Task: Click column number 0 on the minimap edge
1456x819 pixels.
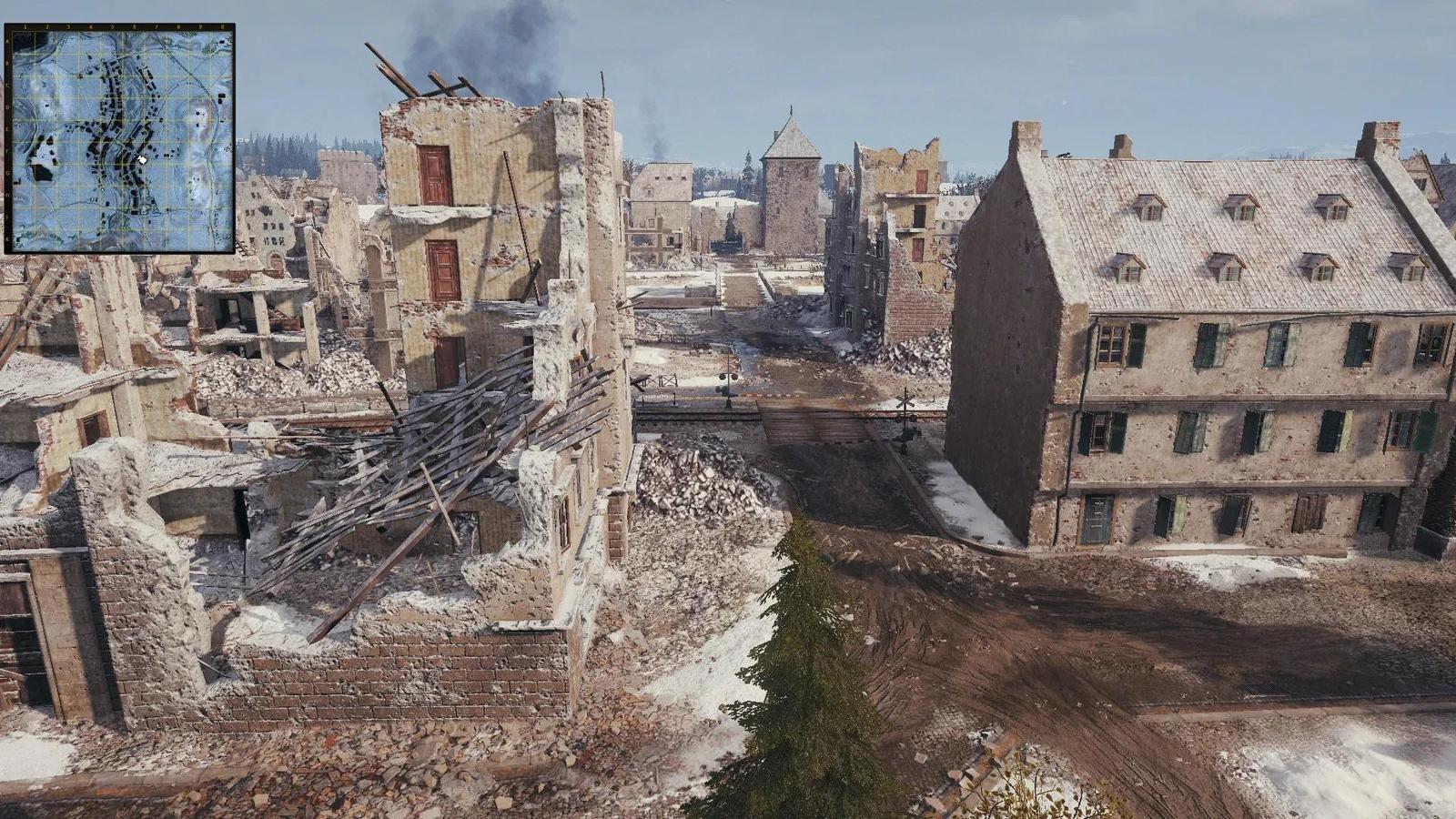Action: [222, 26]
